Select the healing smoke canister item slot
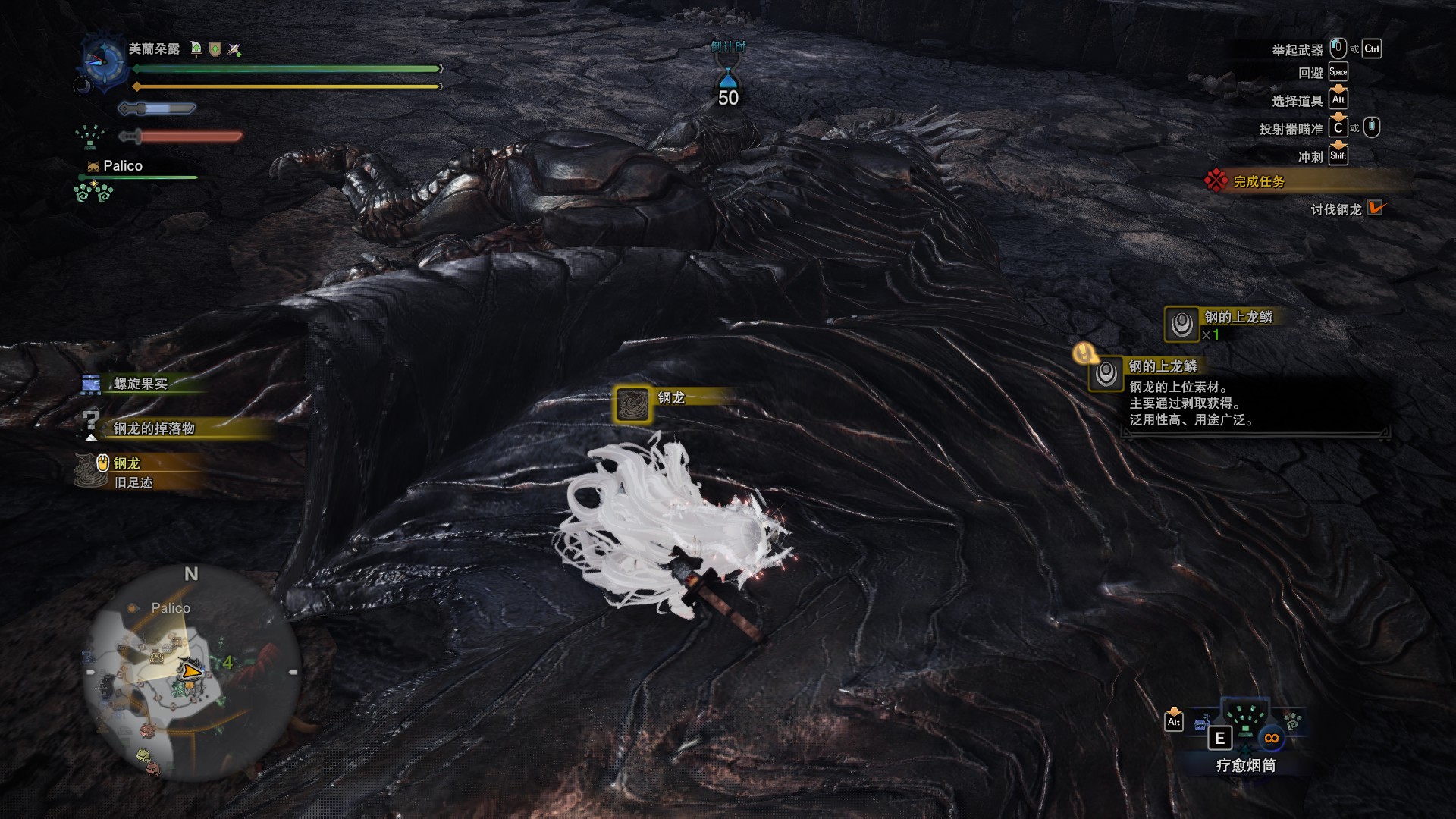 pyautogui.click(x=1246, y=728)
